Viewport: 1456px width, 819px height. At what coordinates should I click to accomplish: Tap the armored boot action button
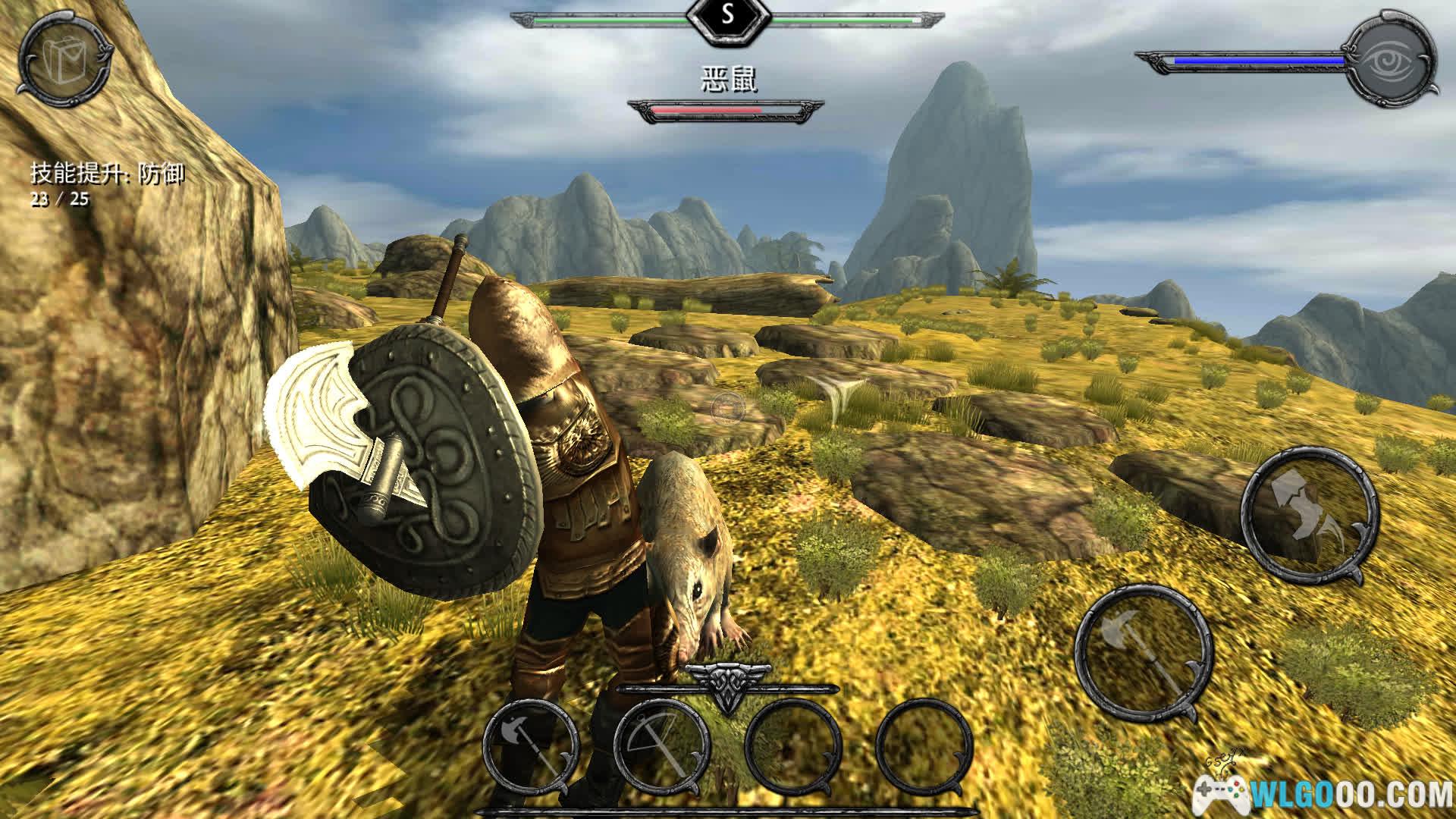(1308, 516)
